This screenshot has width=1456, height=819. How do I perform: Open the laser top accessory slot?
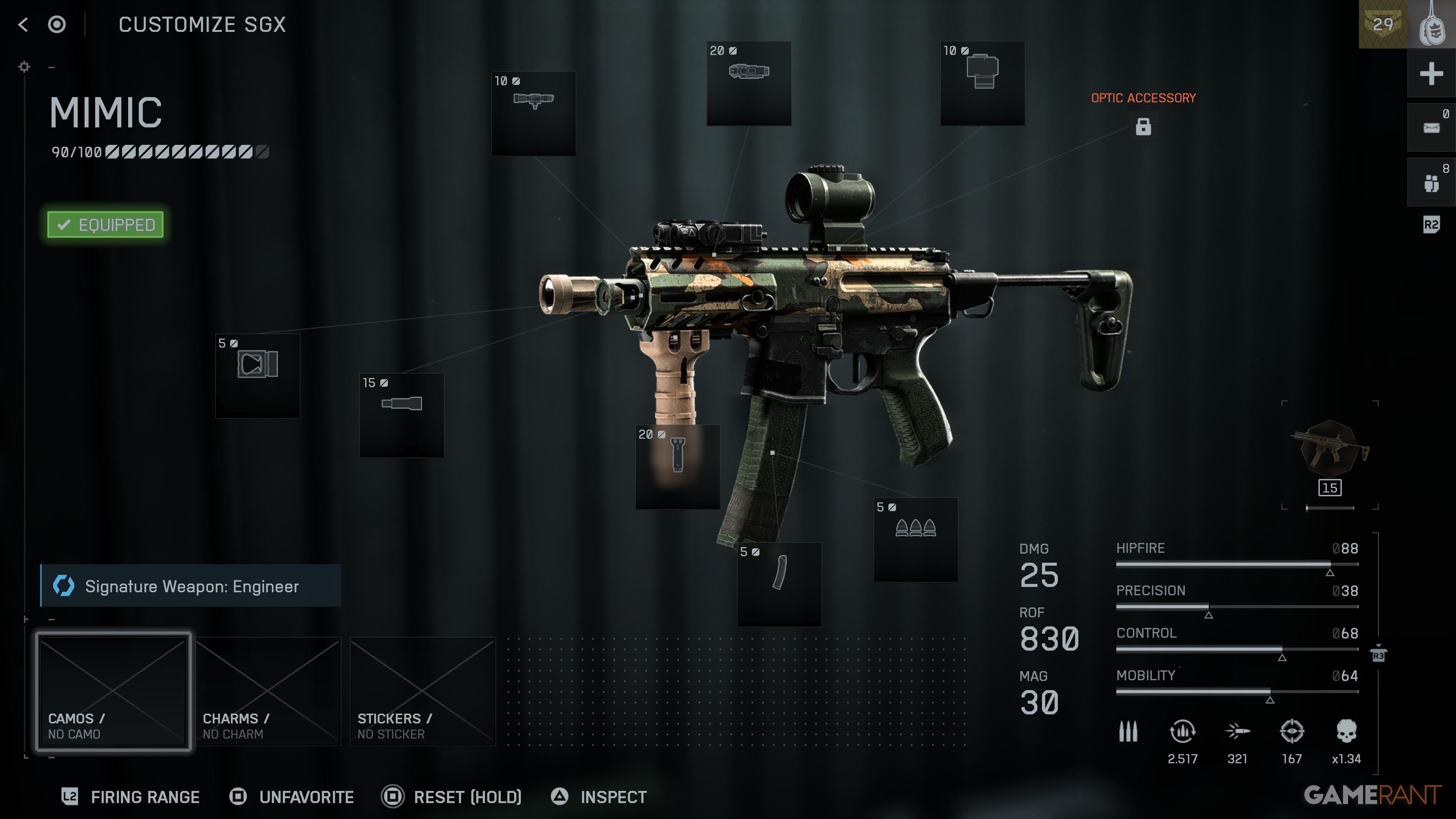[749, 83]
